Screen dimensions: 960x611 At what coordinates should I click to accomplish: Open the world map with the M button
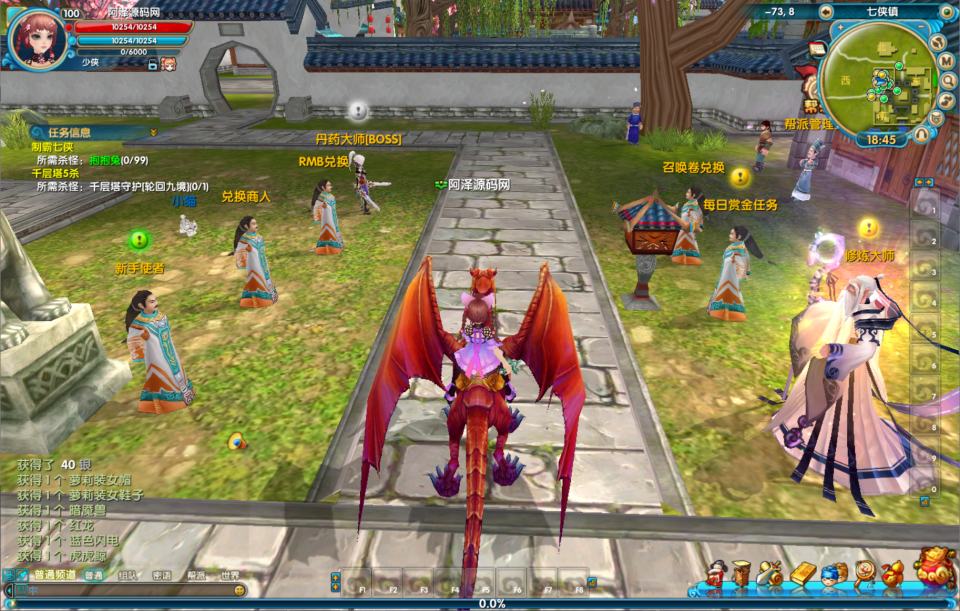pyautogui.click(x=946, y=61)
